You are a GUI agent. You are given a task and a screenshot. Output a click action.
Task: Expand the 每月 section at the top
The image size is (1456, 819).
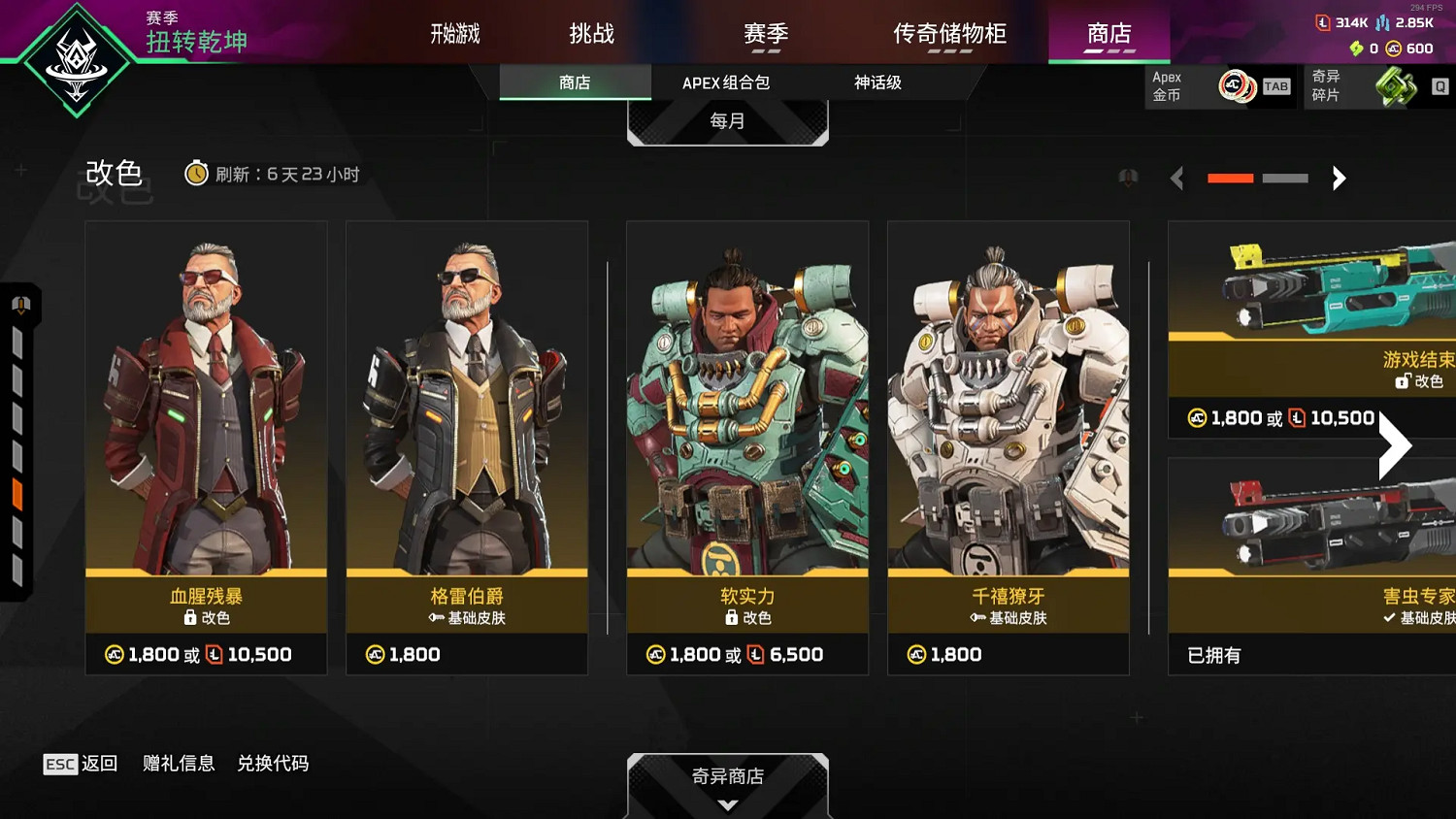[727, 120]
